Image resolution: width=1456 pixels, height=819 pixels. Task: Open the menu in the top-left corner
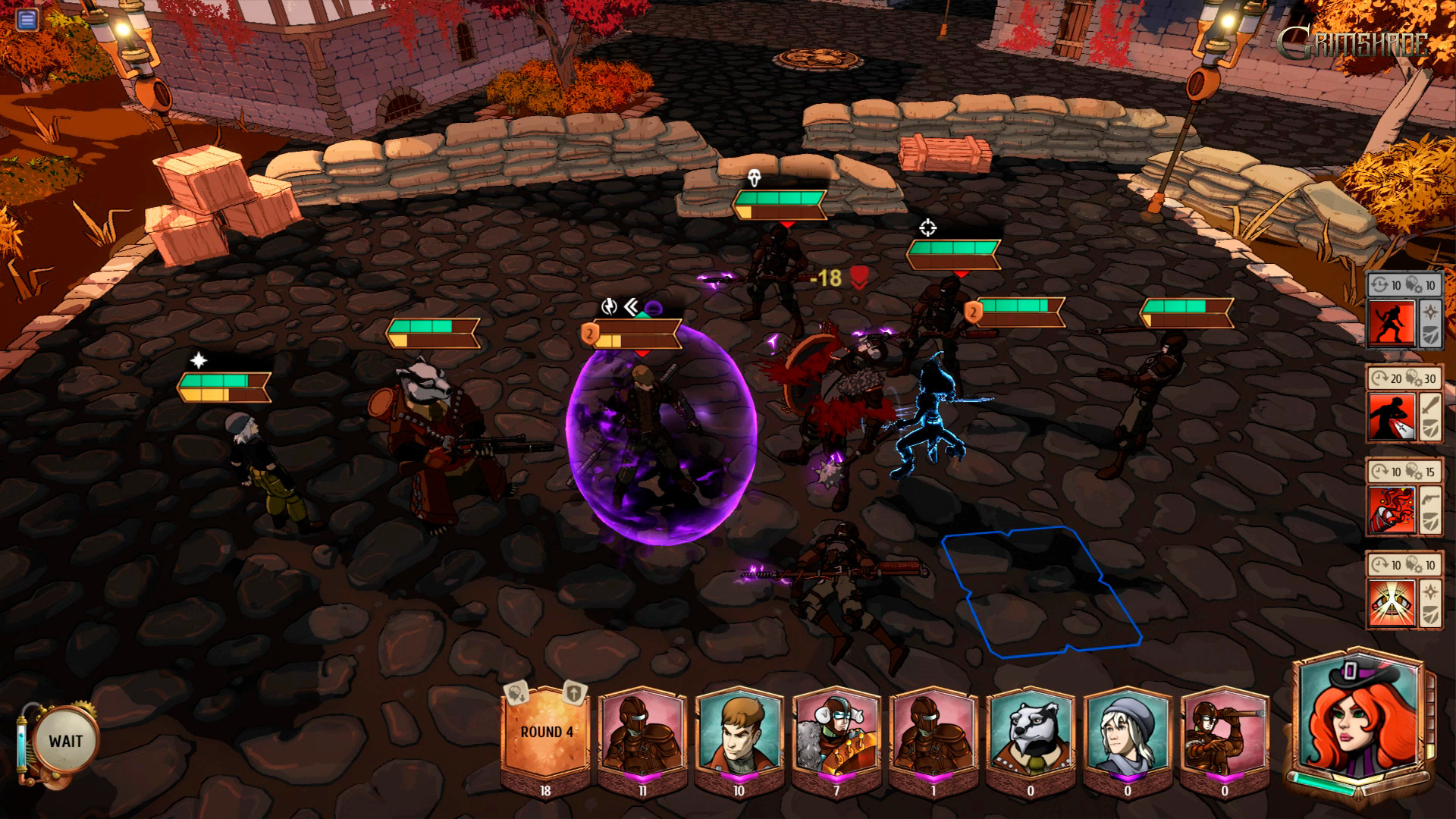tap(27, 19)
